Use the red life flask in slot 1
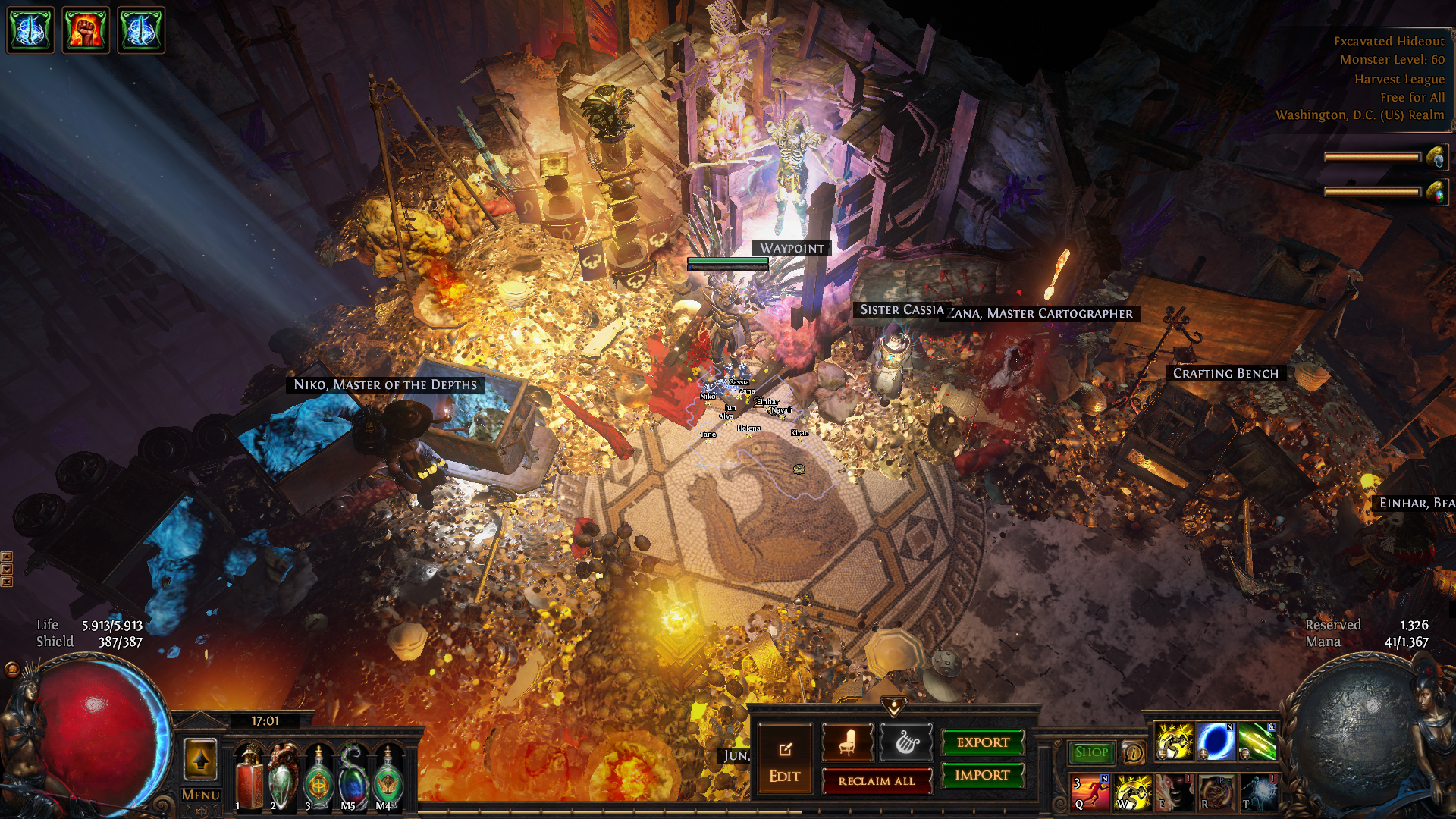 click(x=249, y=779)
